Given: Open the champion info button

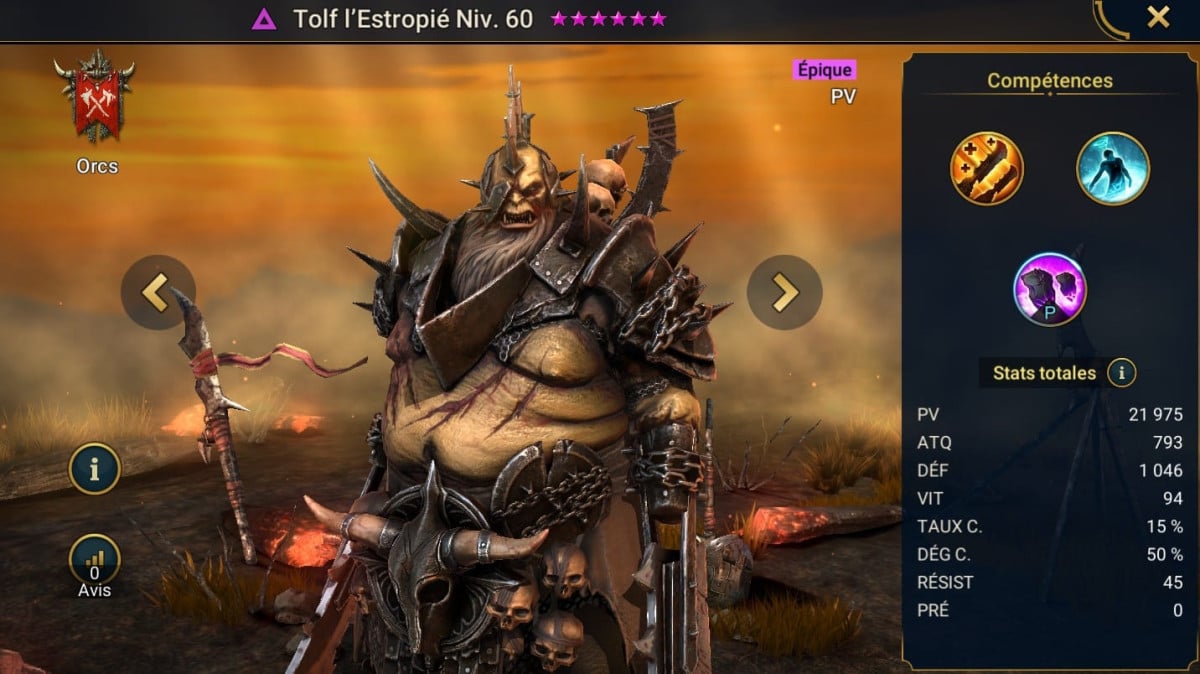Looking at the screenshot, I should [x=95, y=469].
